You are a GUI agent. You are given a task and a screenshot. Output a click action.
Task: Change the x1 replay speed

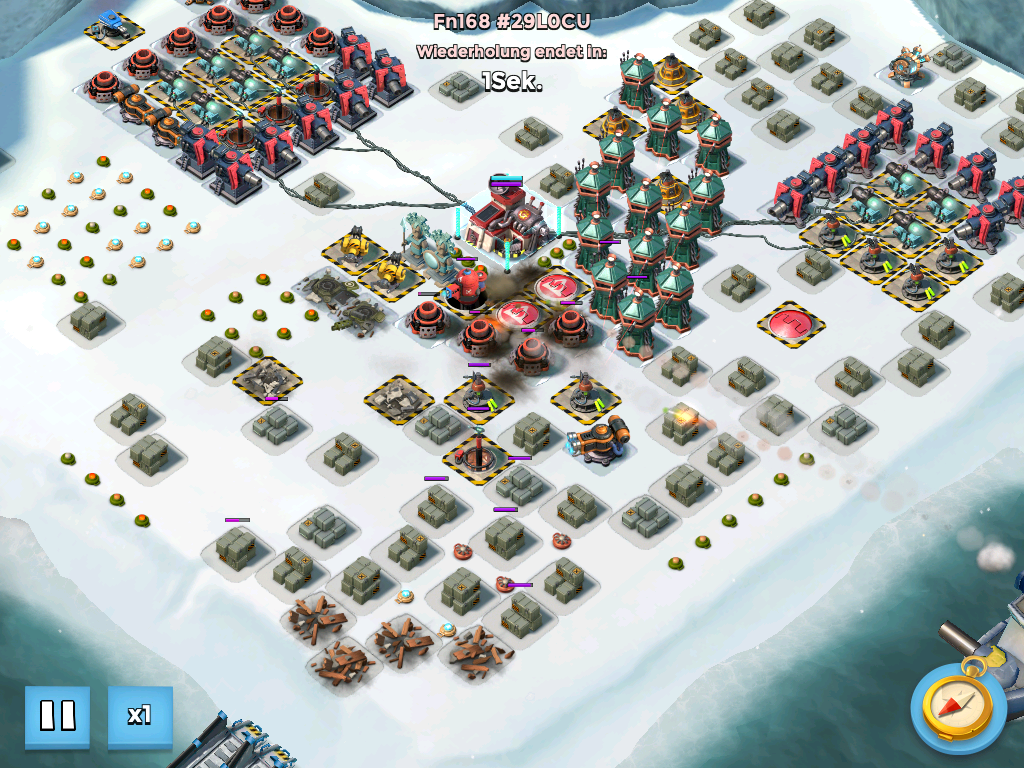(x=140, y=716)
